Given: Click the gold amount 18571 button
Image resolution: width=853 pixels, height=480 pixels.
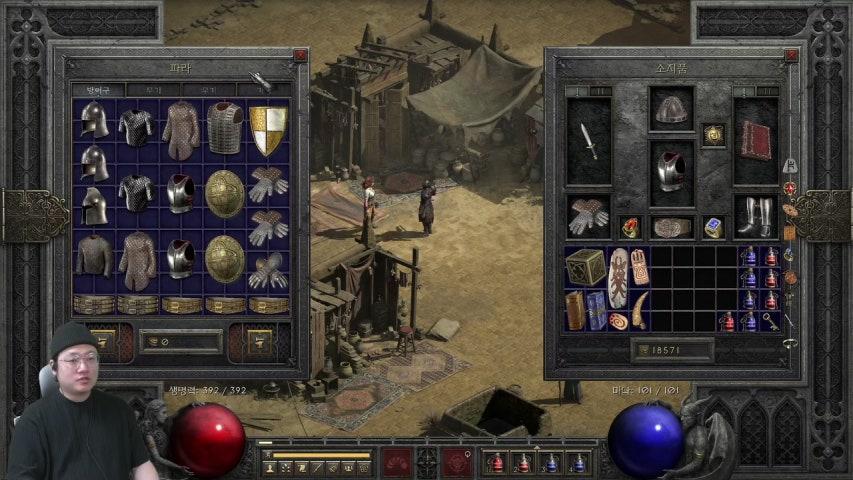Looking at the screenshot, I should [x=672, y=349].
